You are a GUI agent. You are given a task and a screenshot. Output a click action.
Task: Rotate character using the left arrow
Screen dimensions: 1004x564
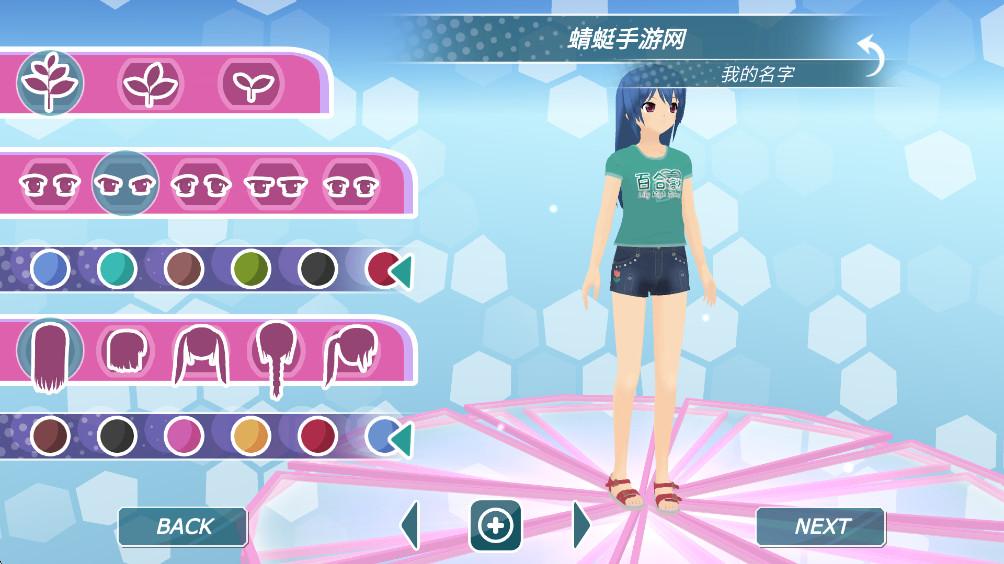[x=410, y=526]
